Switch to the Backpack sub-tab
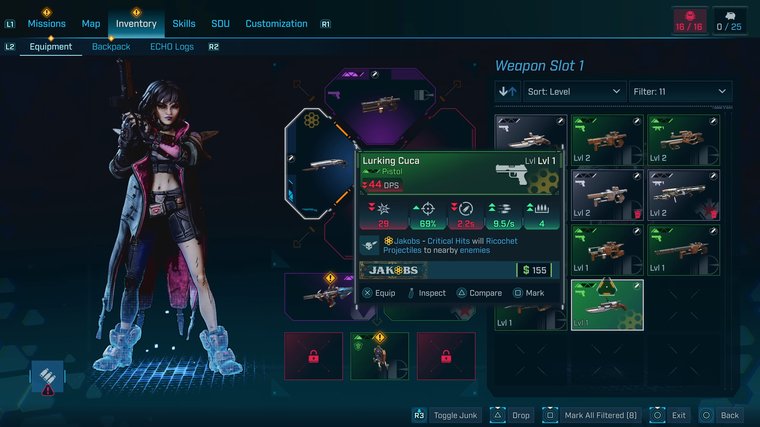This screenshot has height=427, width=760. click(111, 46)
